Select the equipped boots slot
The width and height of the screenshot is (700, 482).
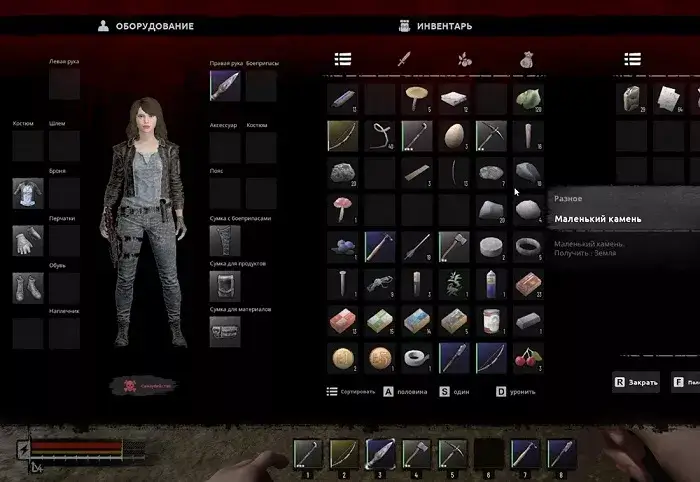coord(27,288)
